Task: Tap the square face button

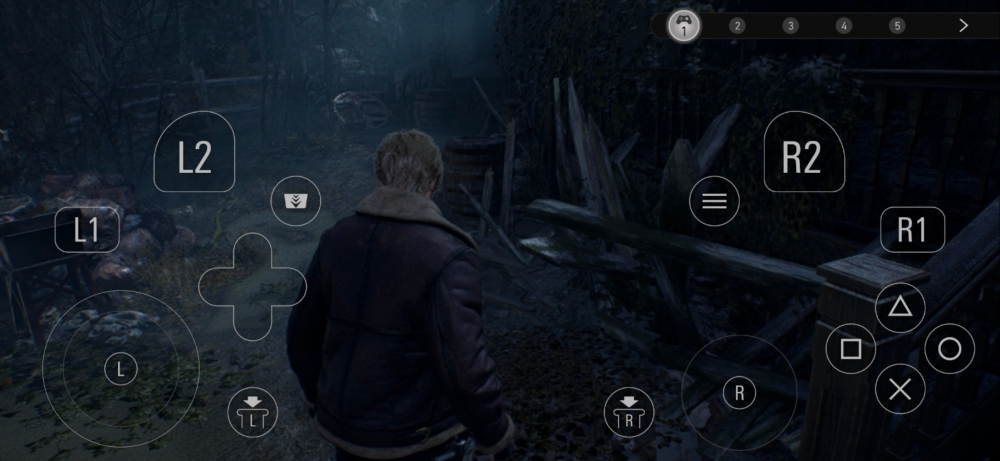Action: pos(851,349)
